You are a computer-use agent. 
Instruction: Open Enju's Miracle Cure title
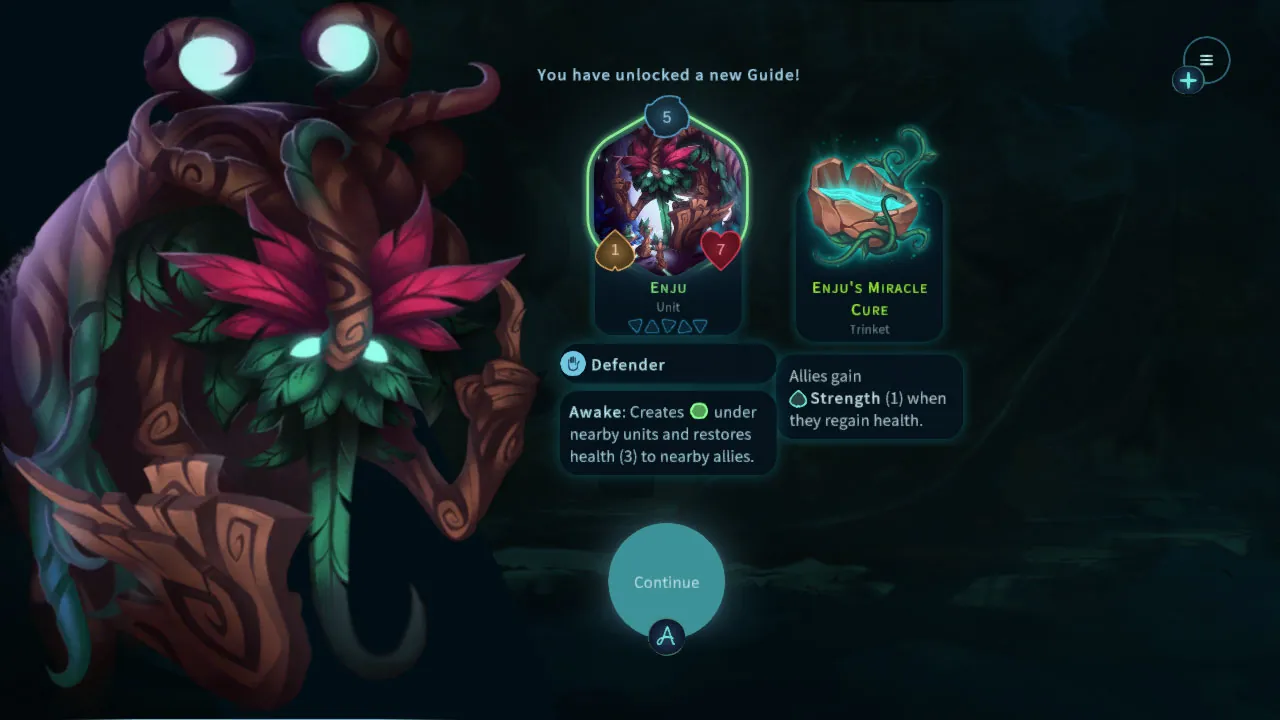coord(869,298)
